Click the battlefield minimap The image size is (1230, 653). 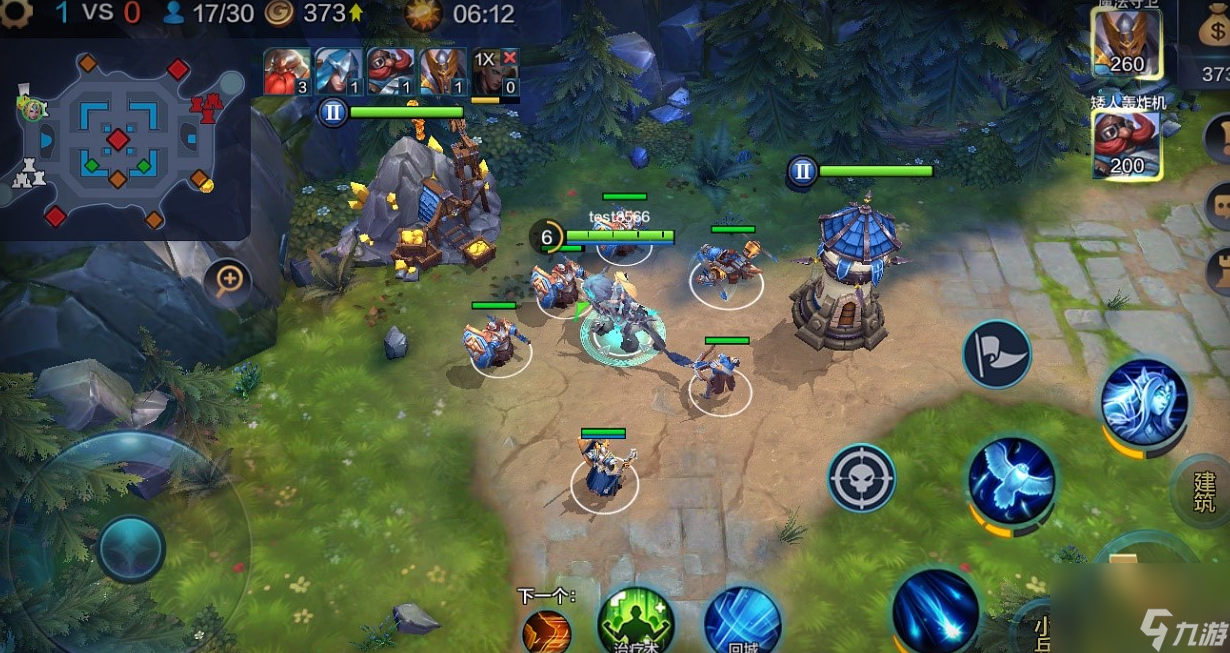pyautogui.click(x=123, y=140)
